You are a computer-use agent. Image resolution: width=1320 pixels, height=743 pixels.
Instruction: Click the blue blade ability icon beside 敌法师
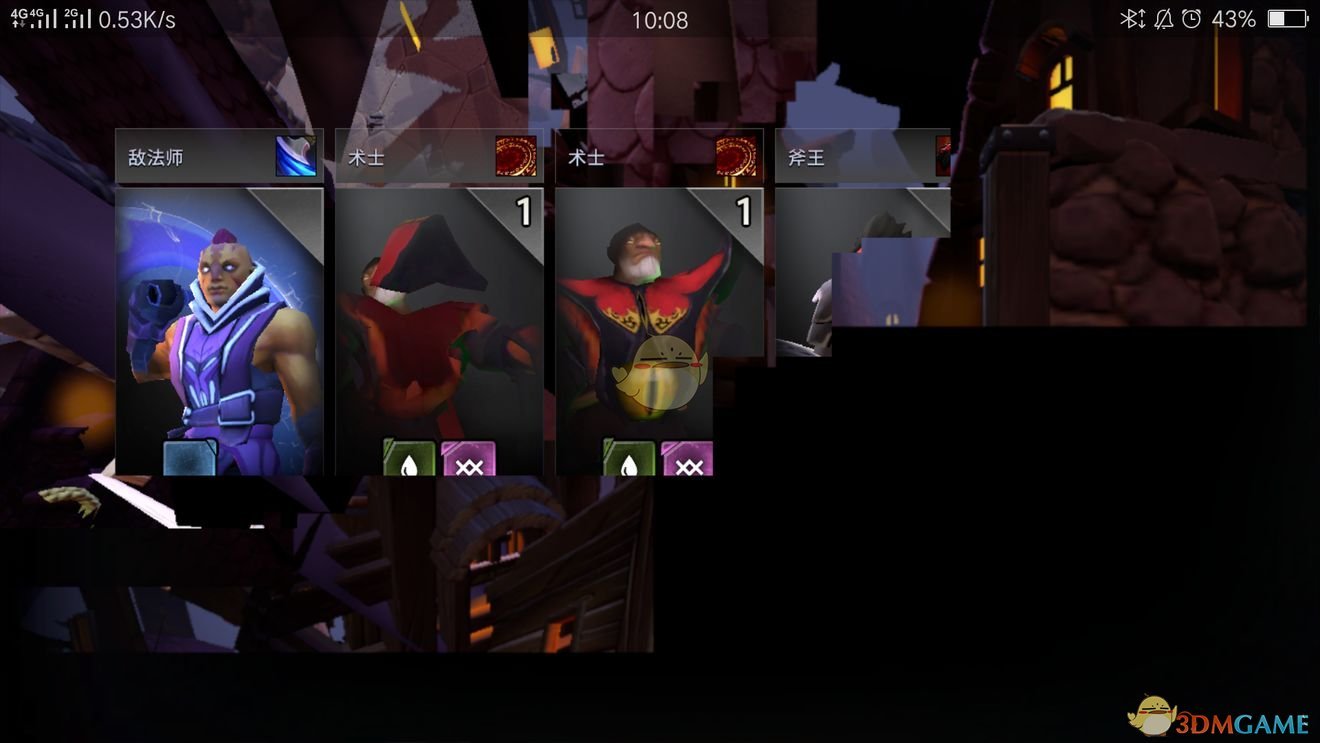coord(296,157)
